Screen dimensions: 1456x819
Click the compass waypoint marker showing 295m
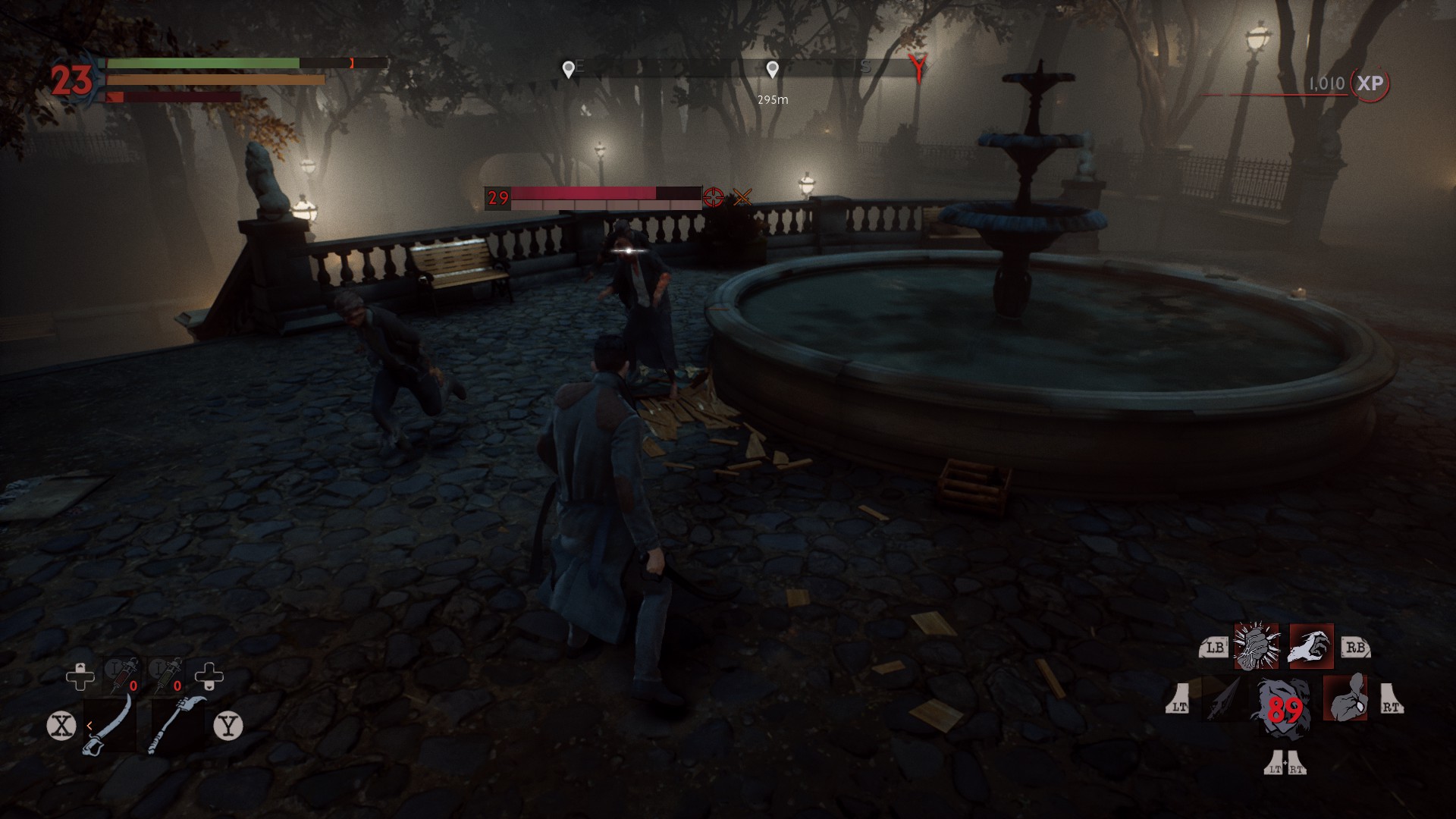(x=772, y=70)
